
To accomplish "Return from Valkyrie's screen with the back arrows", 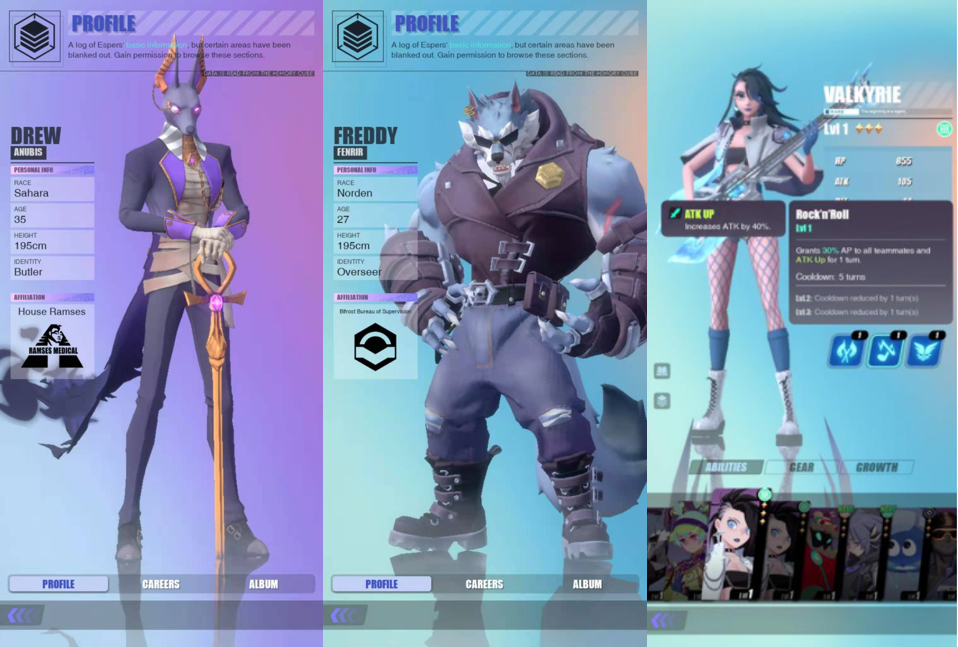I will tap(664, 621).
